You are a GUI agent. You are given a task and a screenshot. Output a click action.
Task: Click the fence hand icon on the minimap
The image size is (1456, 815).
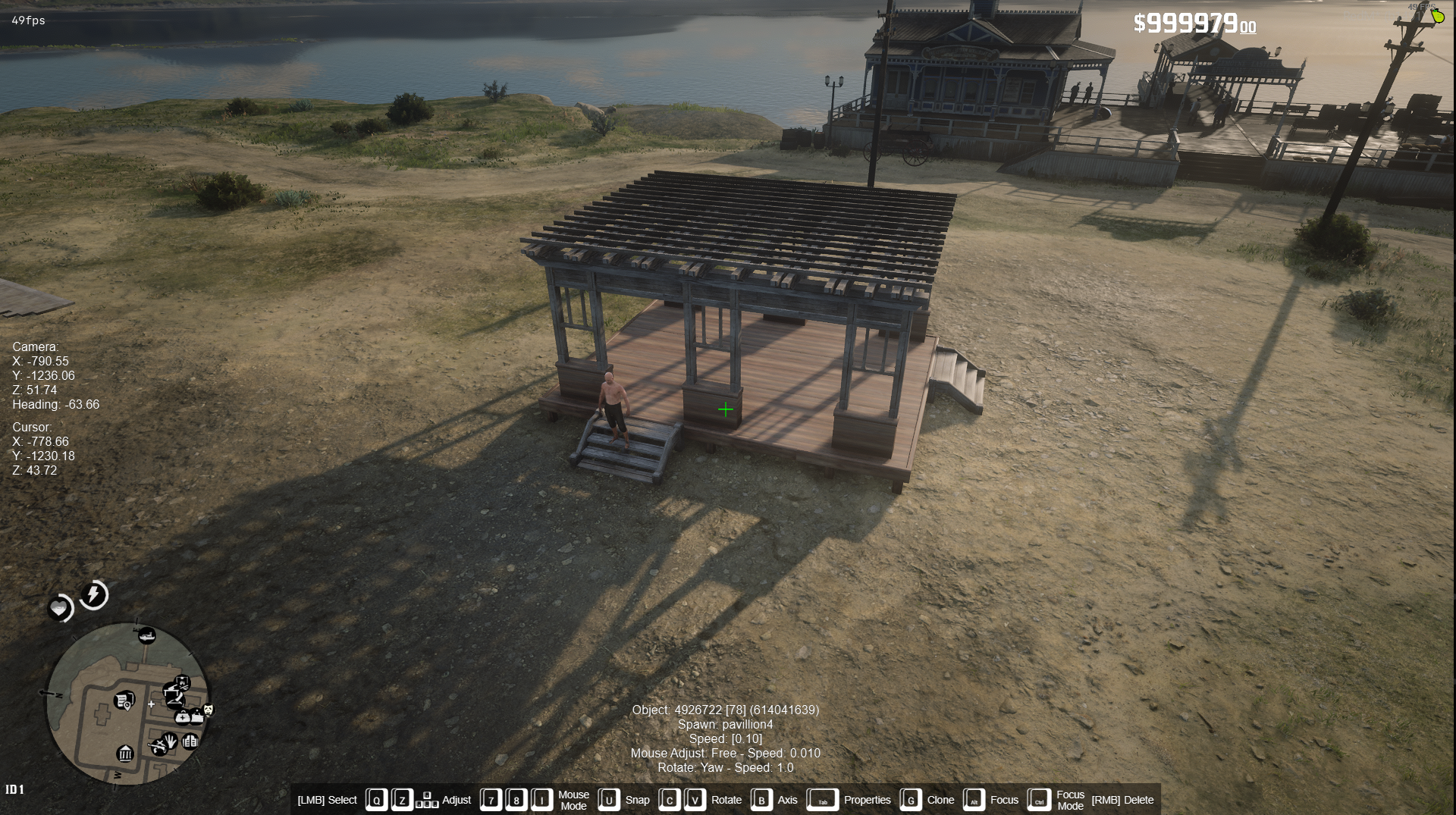tap(170, 741)
